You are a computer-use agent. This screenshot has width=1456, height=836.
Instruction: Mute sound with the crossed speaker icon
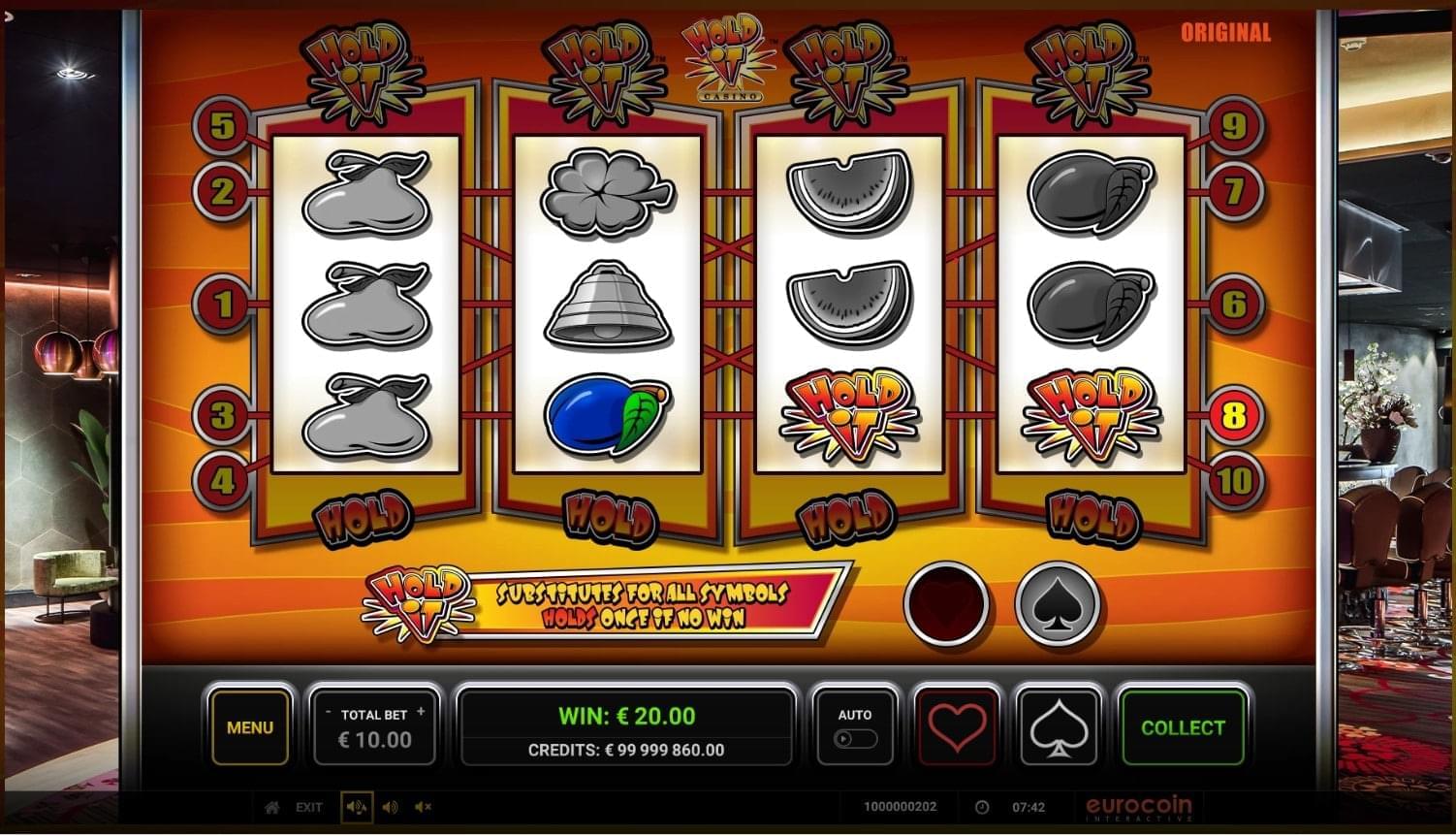(x=422, y=807)
